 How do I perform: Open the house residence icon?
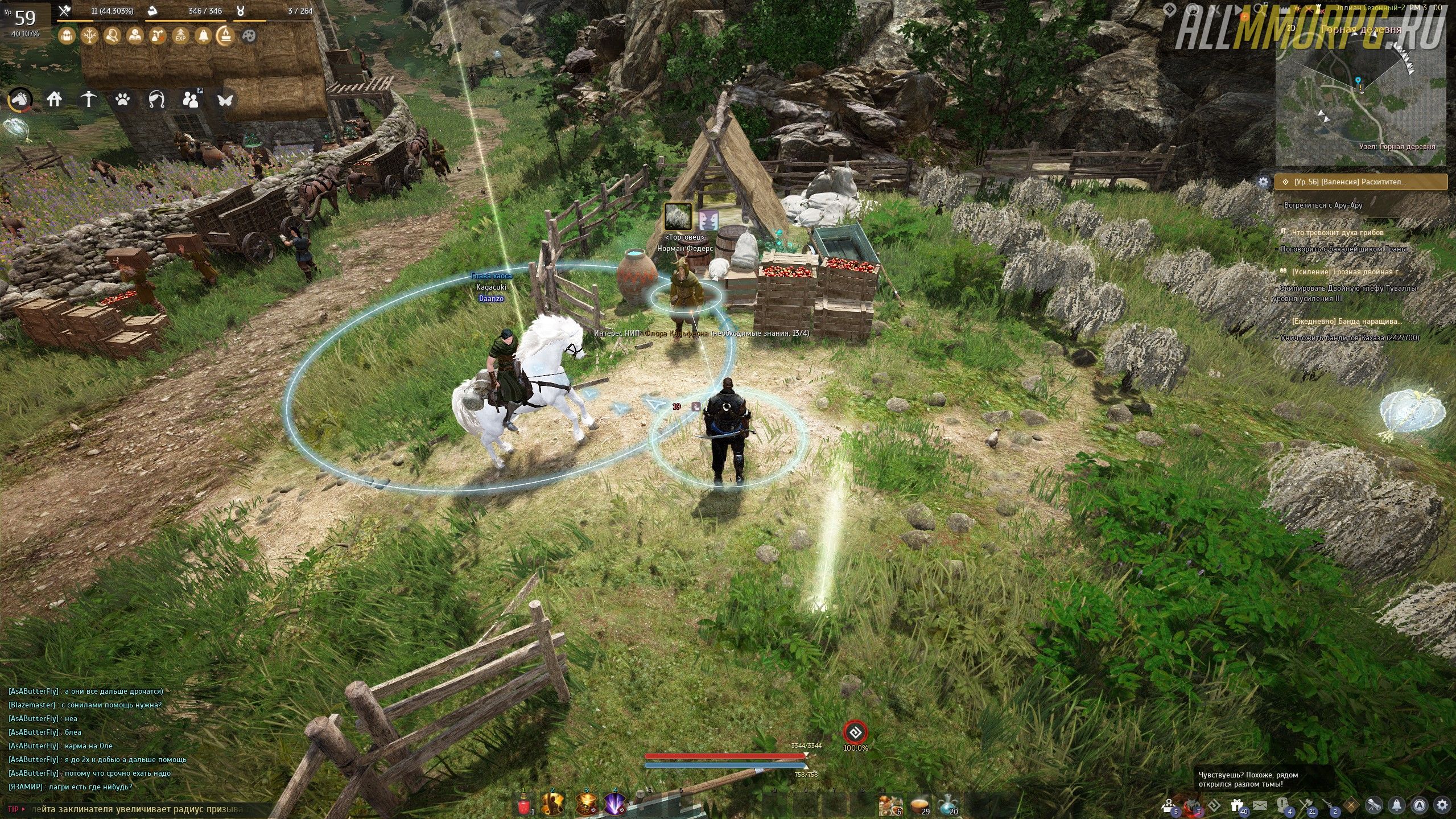[54, 100]
